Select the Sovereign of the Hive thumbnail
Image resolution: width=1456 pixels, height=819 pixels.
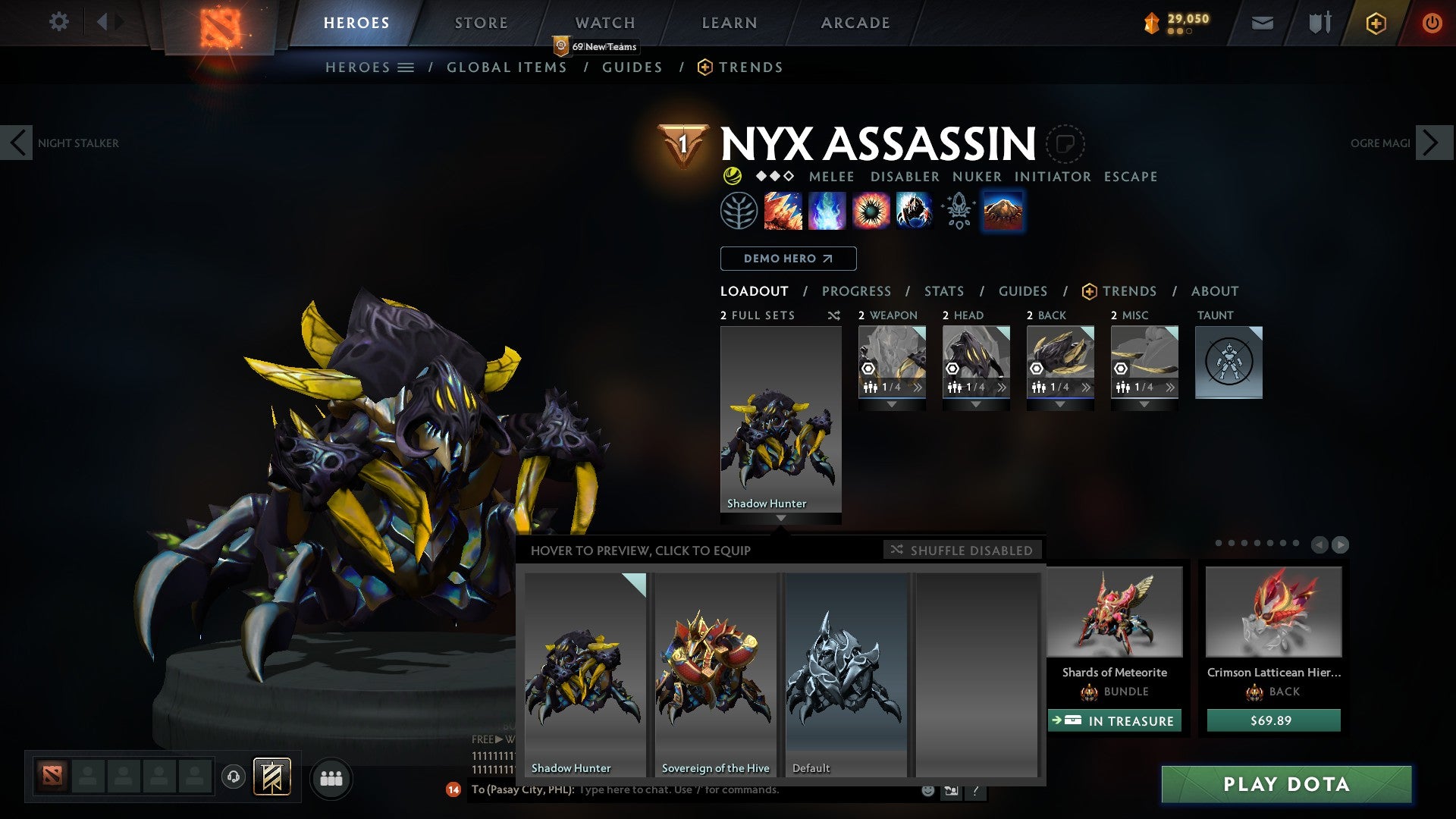pos(715,675)
